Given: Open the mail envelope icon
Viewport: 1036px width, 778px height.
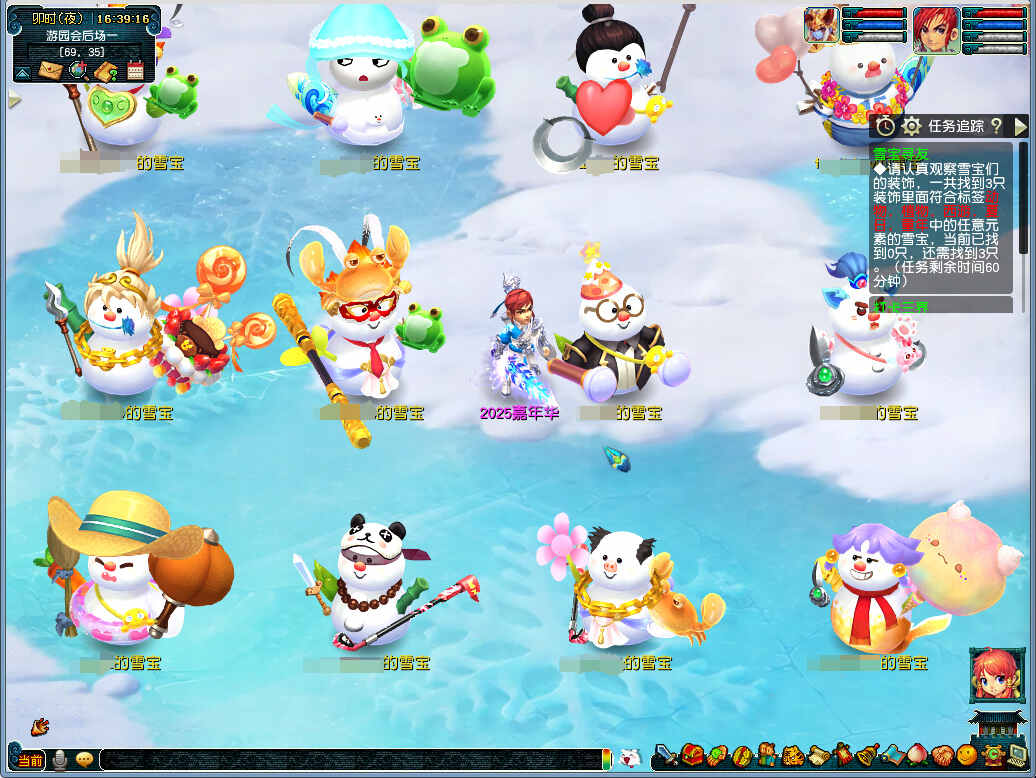Looking at the screenshot, I should (49, 70).
